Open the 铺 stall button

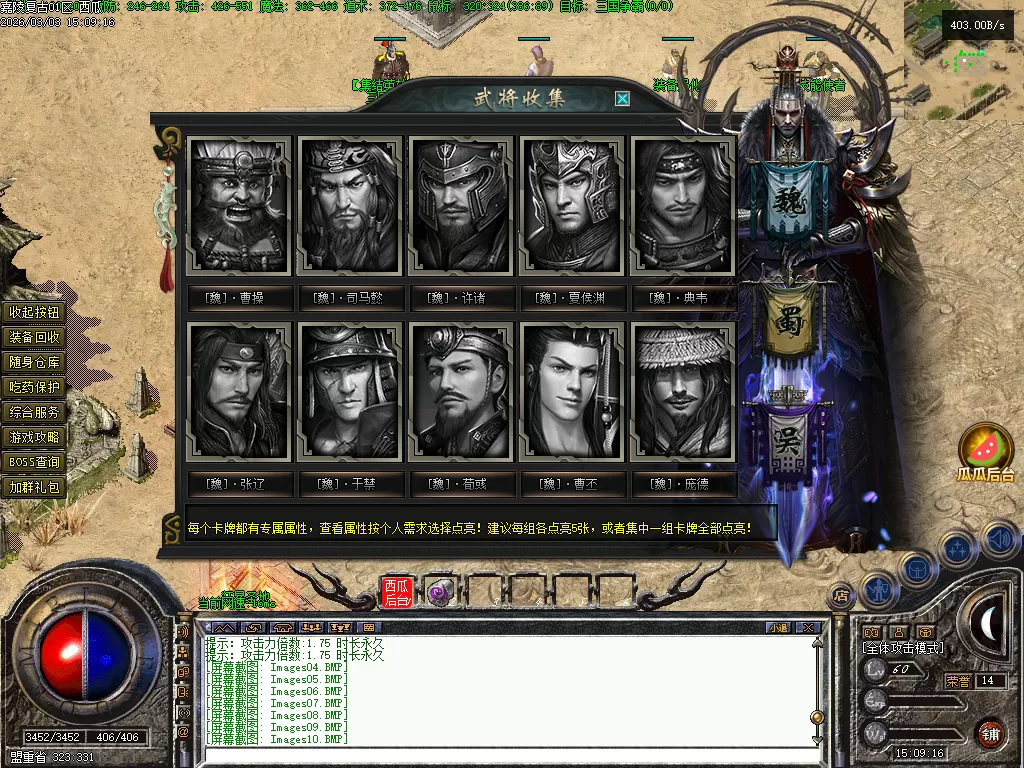point(990,734)
